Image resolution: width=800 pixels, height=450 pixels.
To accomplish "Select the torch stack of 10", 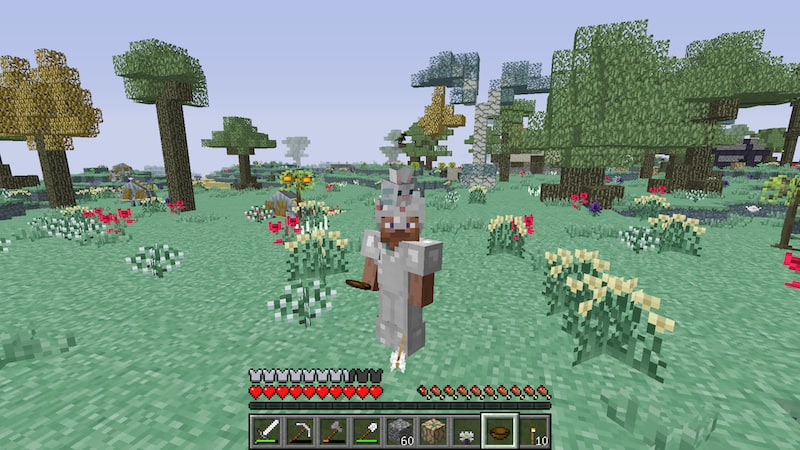I will pyautogui.click(x=533, y=431).
